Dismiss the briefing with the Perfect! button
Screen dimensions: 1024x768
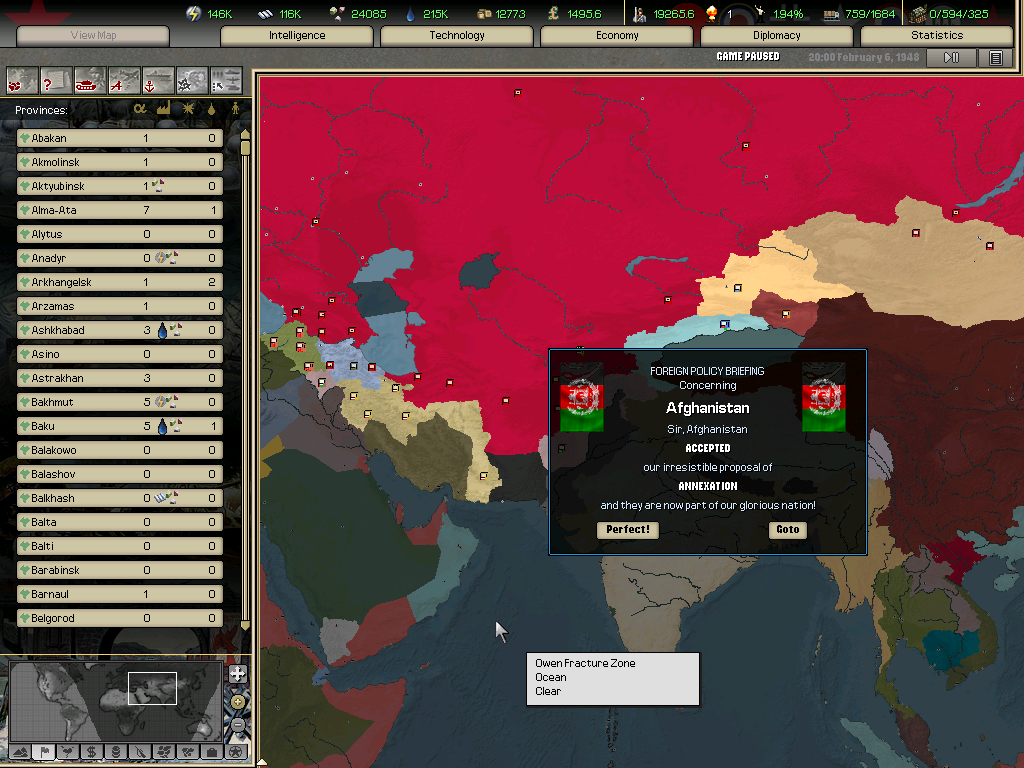(628, 530)
